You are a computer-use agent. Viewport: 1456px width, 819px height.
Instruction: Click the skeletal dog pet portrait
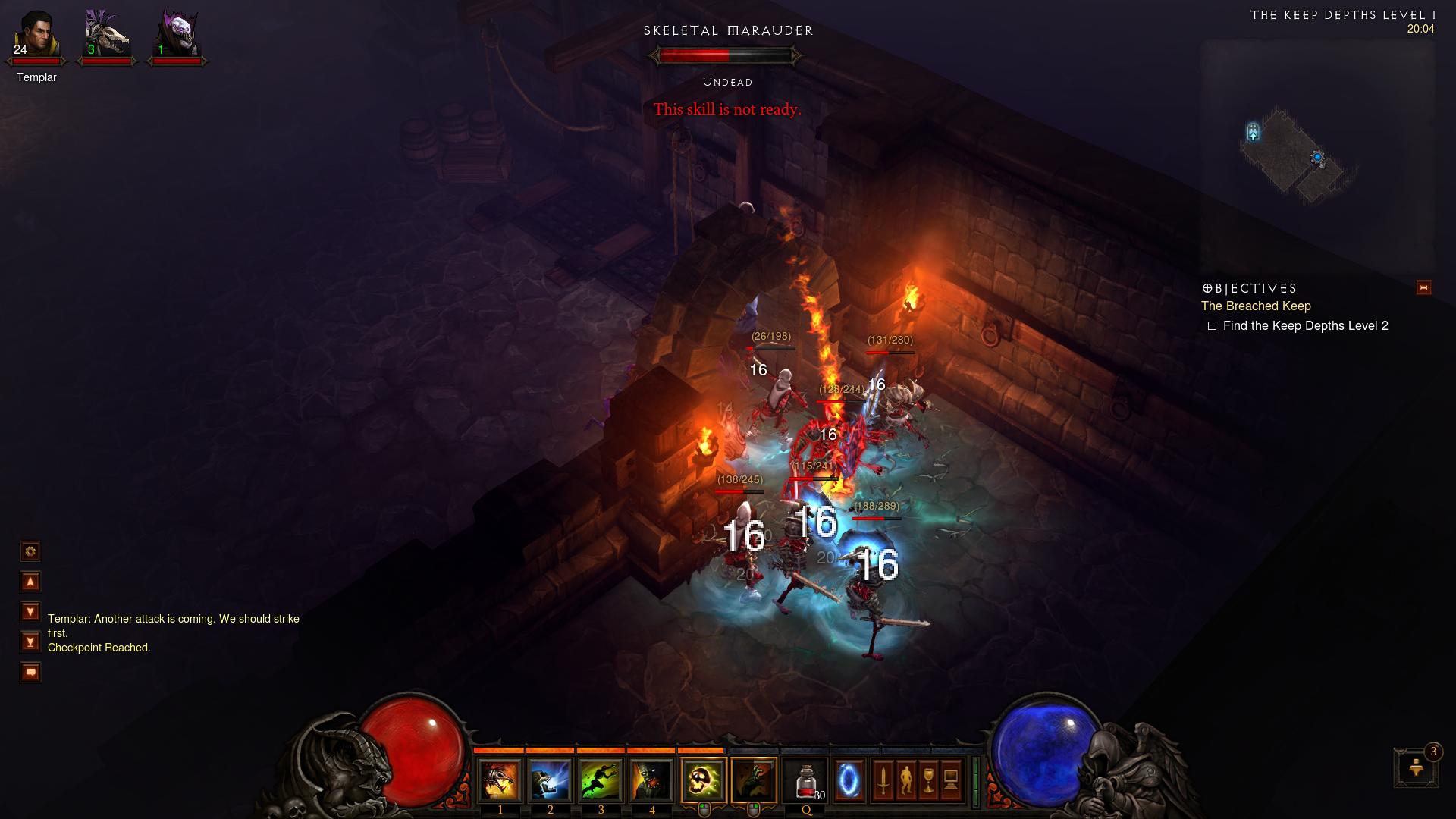pyautogui.click(x=106, y=35)
